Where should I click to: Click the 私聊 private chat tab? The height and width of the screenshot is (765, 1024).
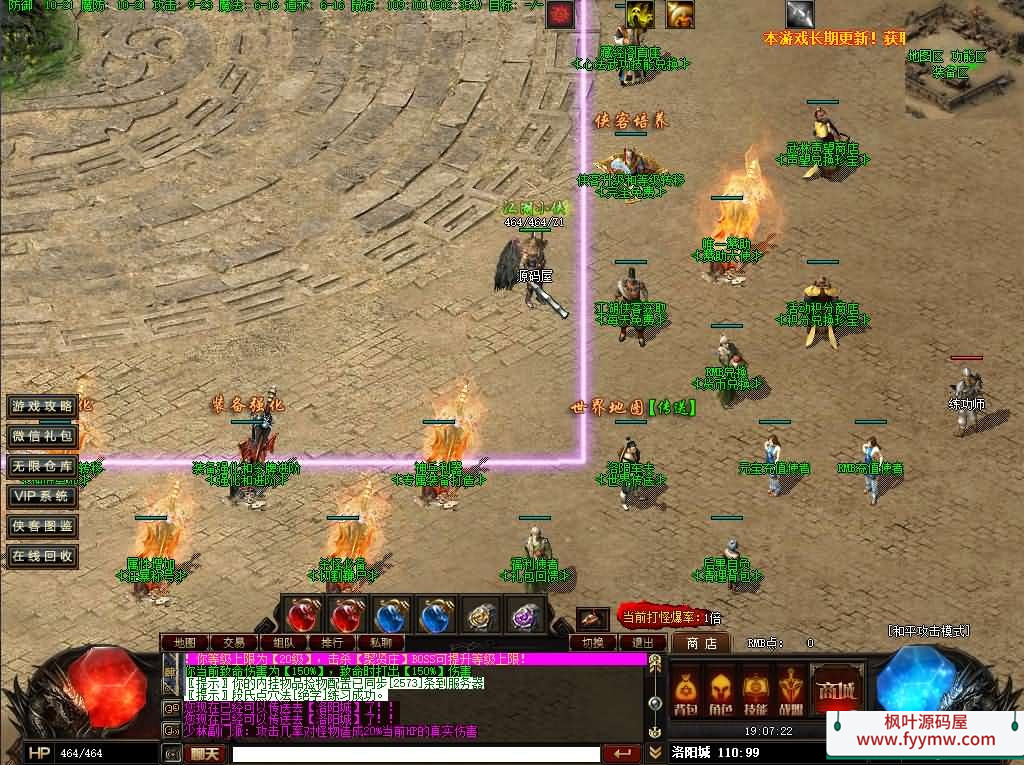pos(380,642)
